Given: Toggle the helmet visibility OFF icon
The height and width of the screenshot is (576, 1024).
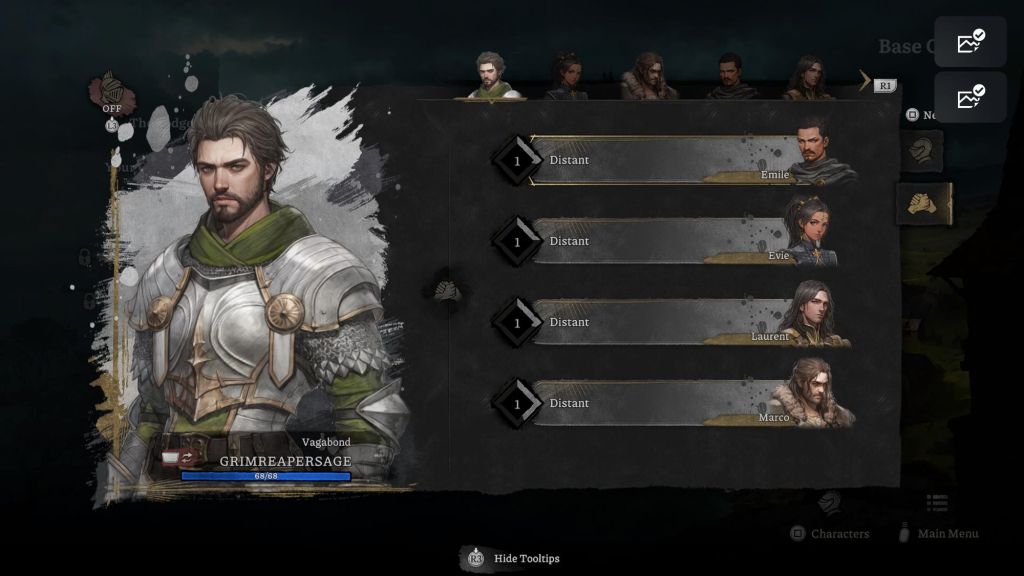Looking at the screenshot, I should coord(111,92).
